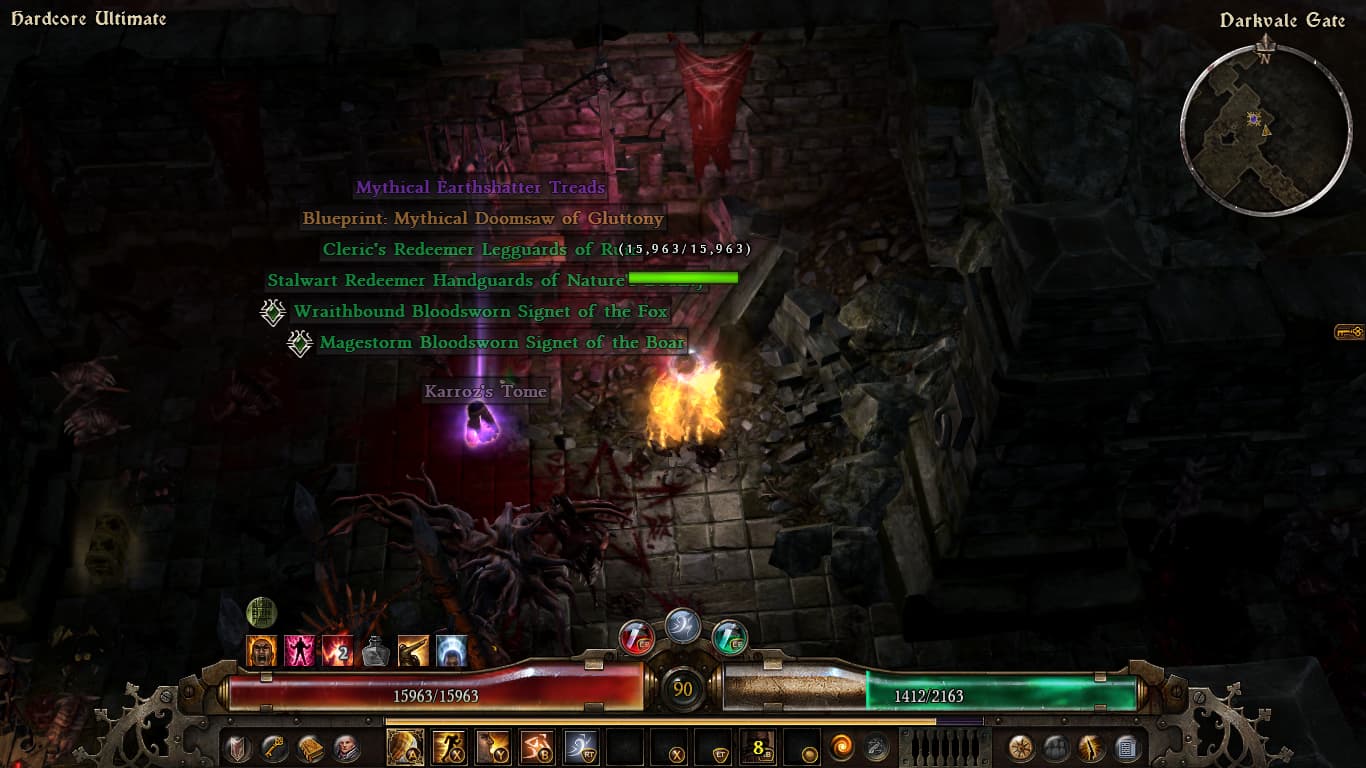This screenshot has height=768, width=1366.
Task: Loot Magestorm Bloodsworn Signet of the Boar
Action: (502, 343)
